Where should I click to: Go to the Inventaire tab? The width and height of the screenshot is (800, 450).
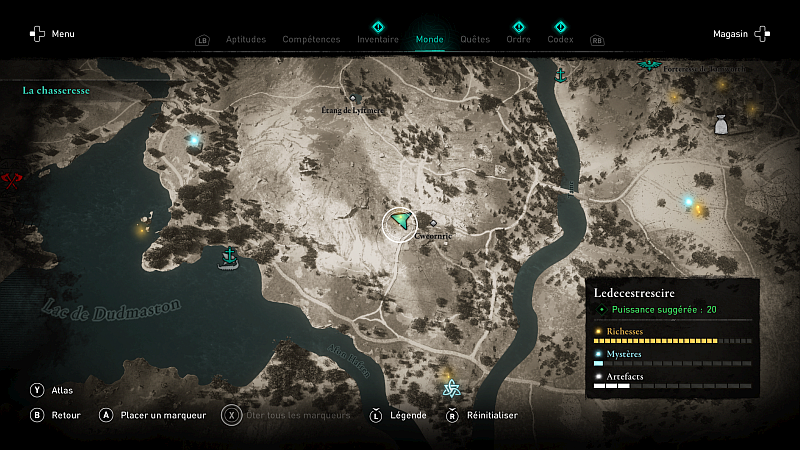tap(378, 40)
